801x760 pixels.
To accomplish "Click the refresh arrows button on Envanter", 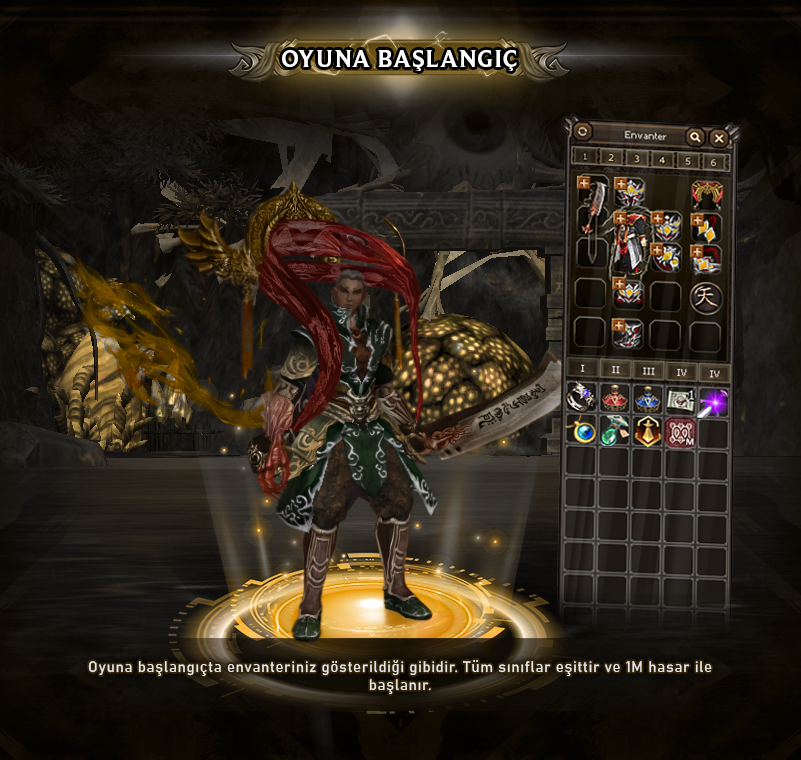I will point(583,132).
